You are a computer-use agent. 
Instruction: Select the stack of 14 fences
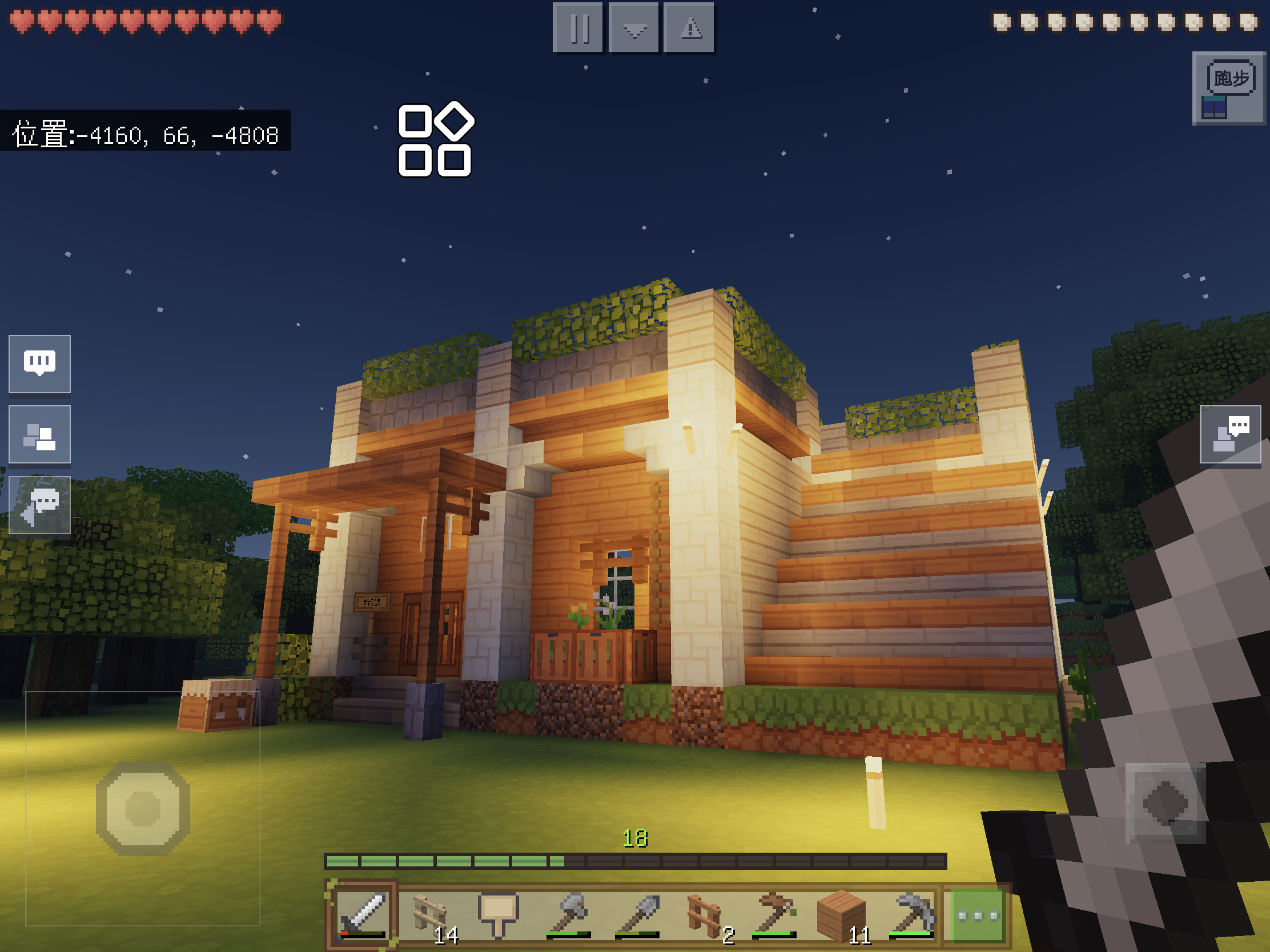[x=431, y=915]
